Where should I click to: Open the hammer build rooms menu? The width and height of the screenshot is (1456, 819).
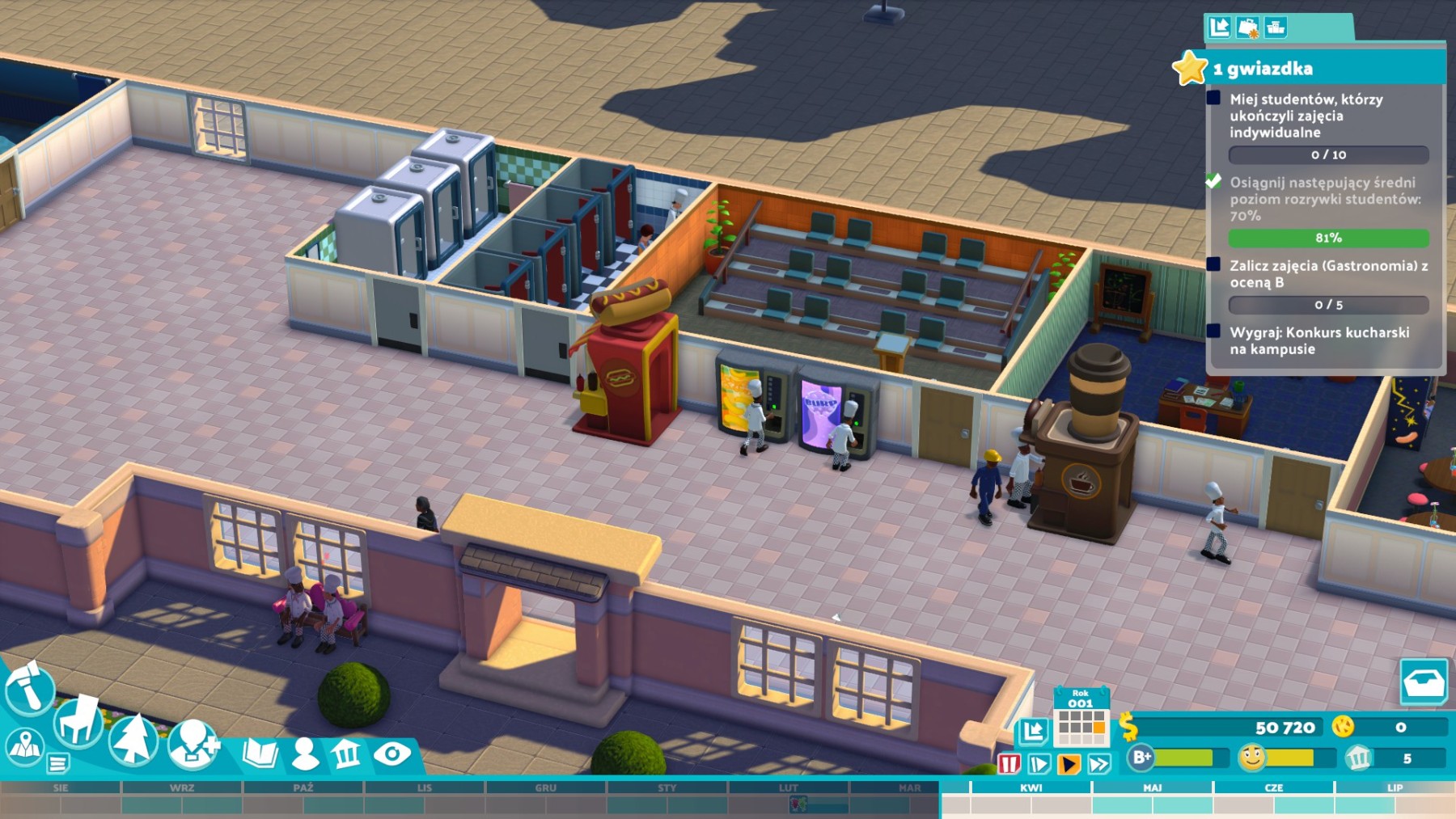pyautogui.click(x=29, y=688)
